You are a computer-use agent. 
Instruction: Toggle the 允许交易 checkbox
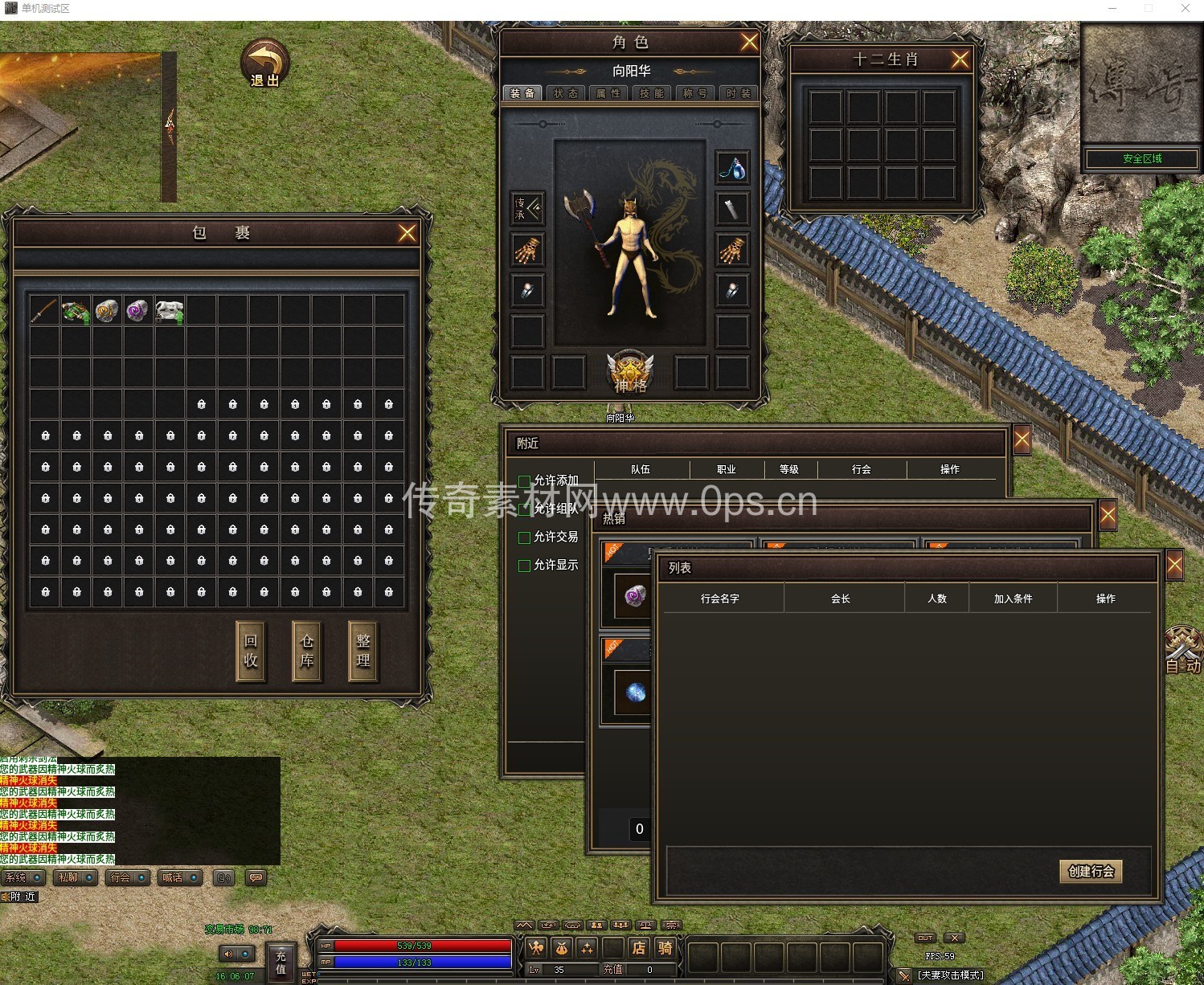pos(525,537)
